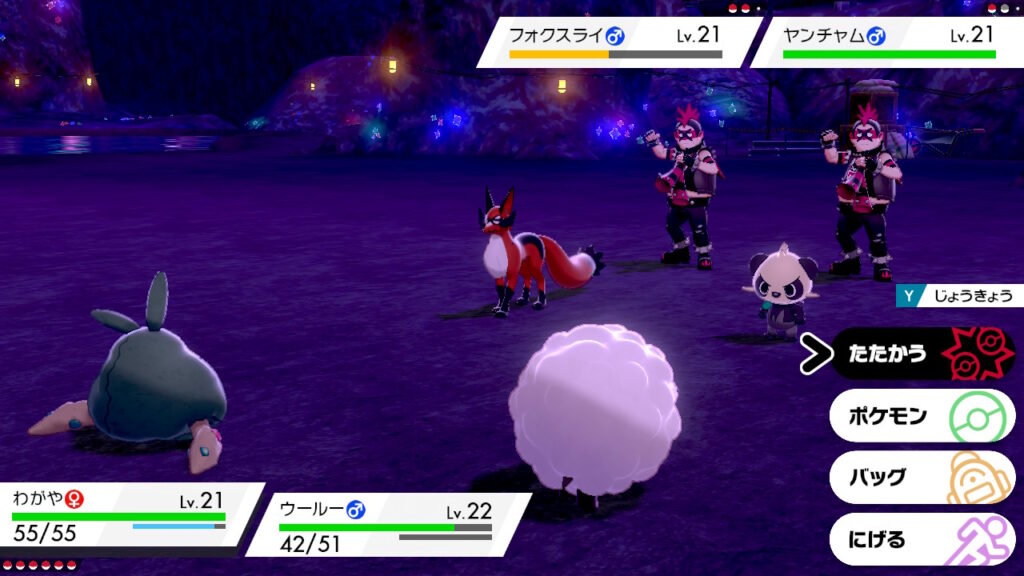This screenshot has height=576, width=1024.
Task: Select opposing ヤンチャム status panel
Action: [888, 42]
